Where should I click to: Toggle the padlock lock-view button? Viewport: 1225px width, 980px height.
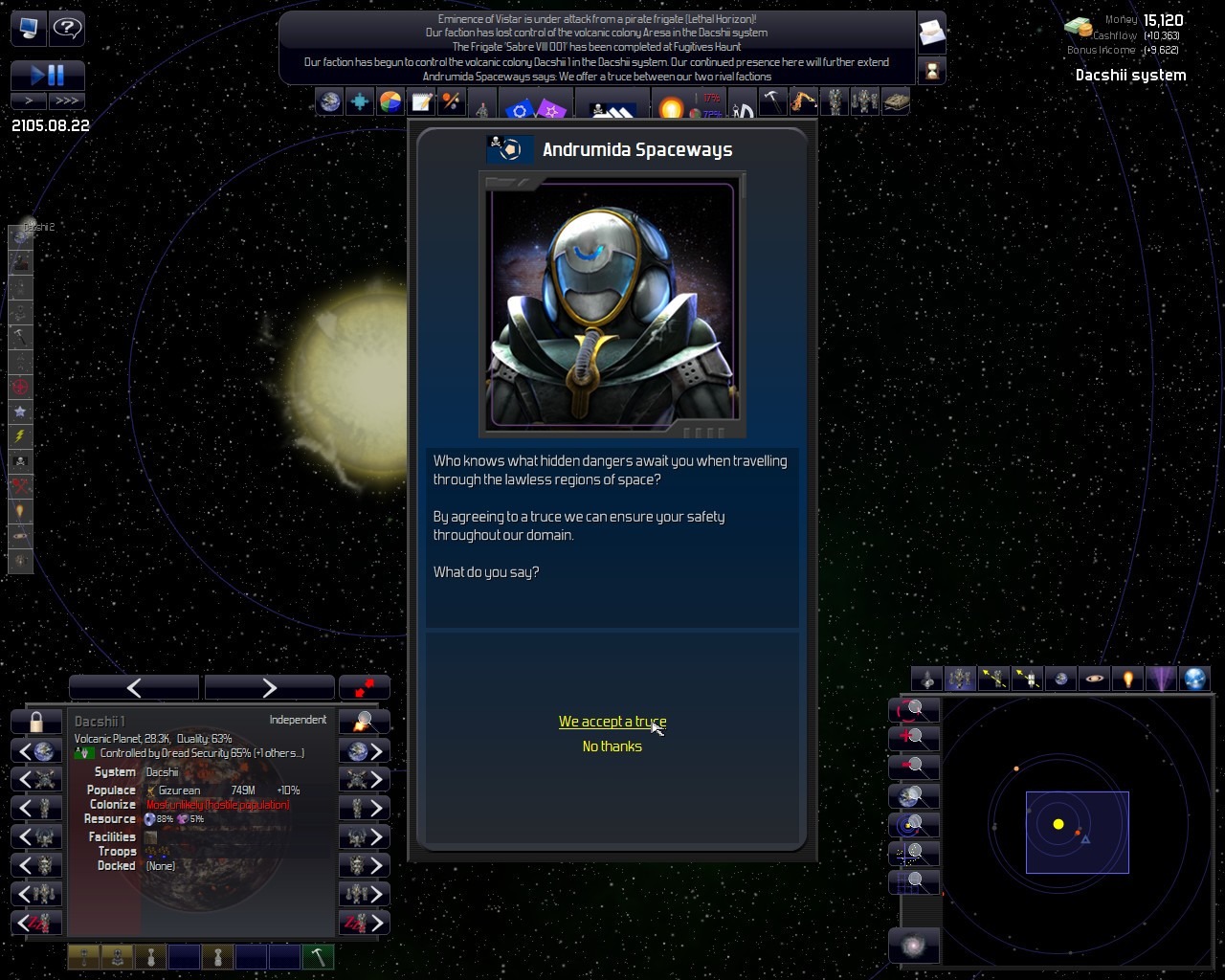tap(36, 722)
